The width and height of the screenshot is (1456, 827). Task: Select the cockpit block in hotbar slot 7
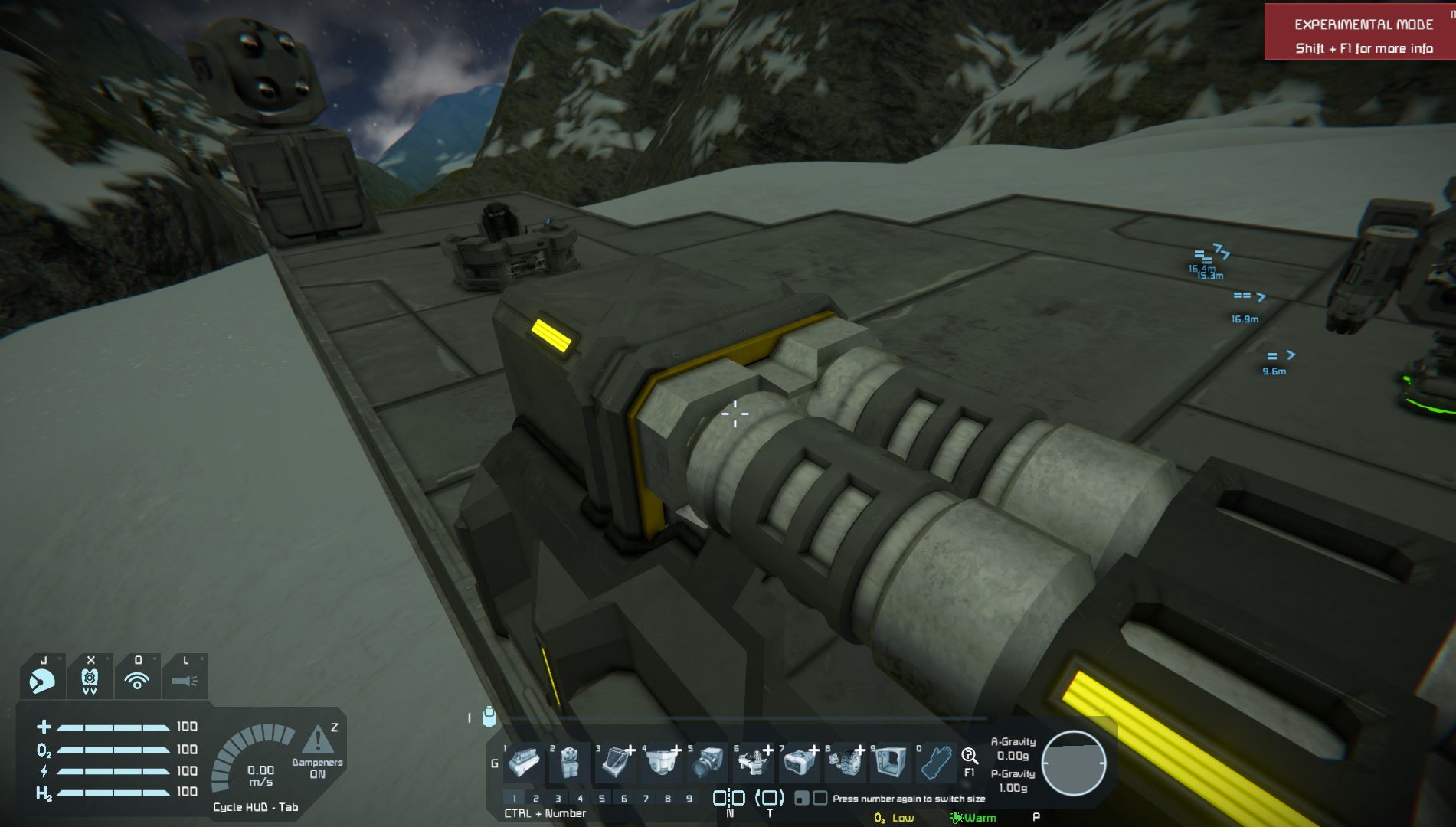click(x=799, y=762)
